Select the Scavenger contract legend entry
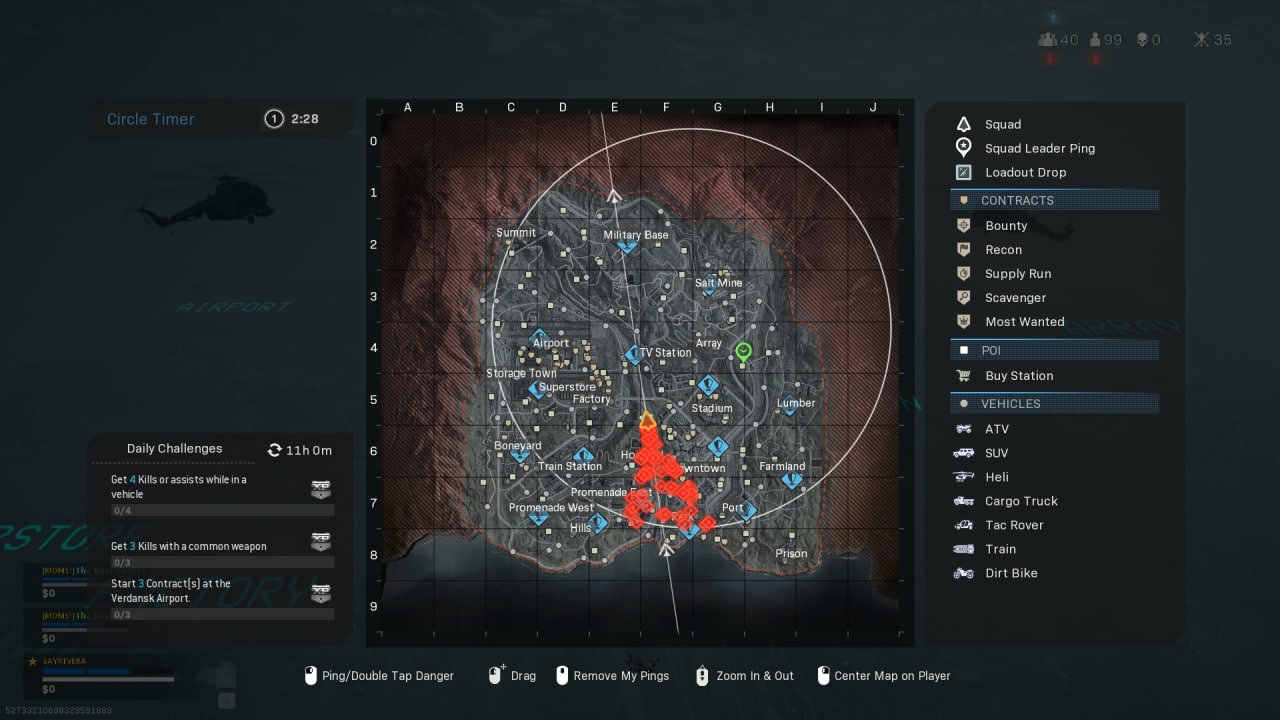This screenshot has width=1280, height=720. click(x=1015, y=298)
